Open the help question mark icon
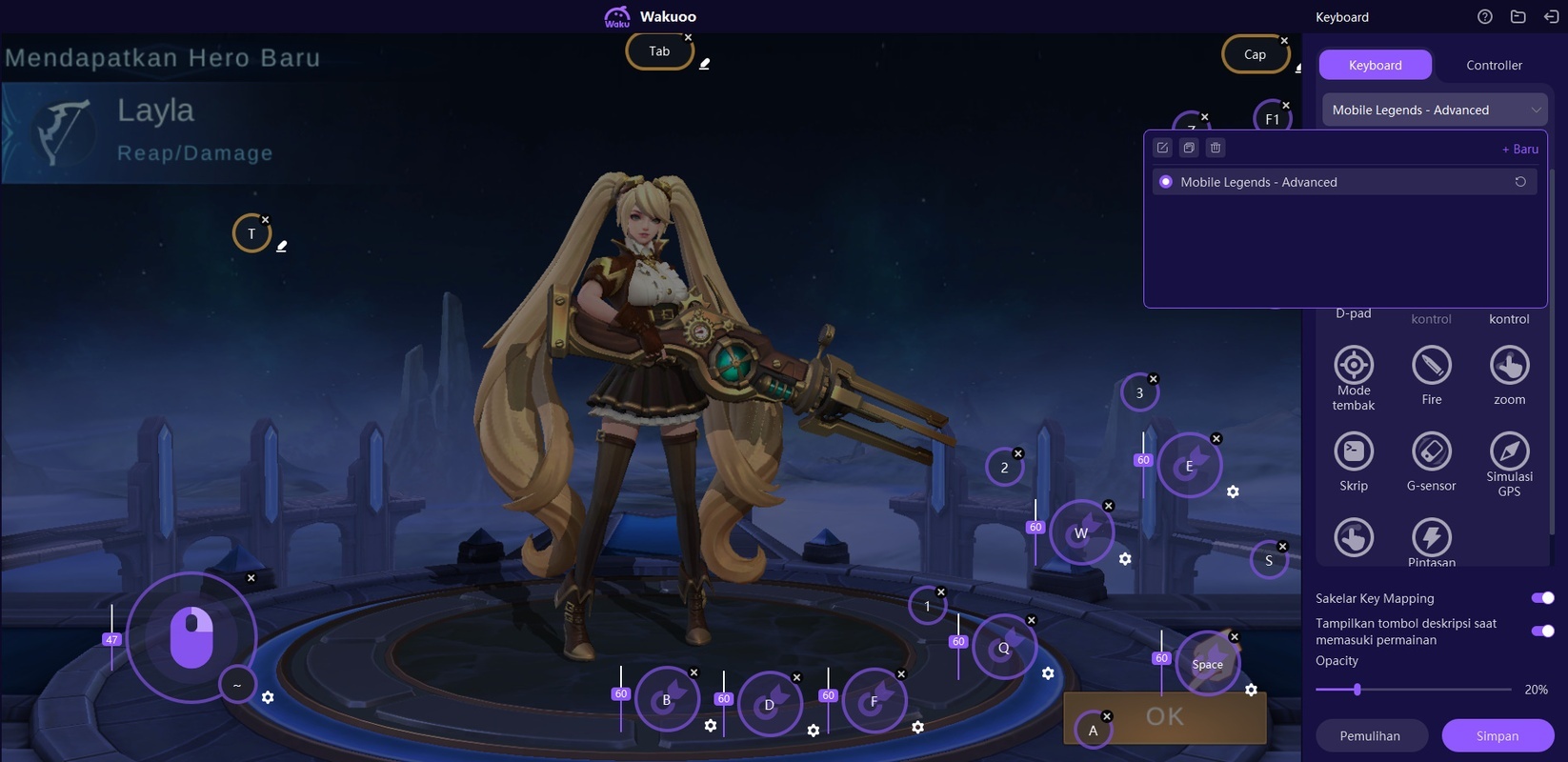Viewport: 1568px width, 762px height. [x=1484, y=16]
